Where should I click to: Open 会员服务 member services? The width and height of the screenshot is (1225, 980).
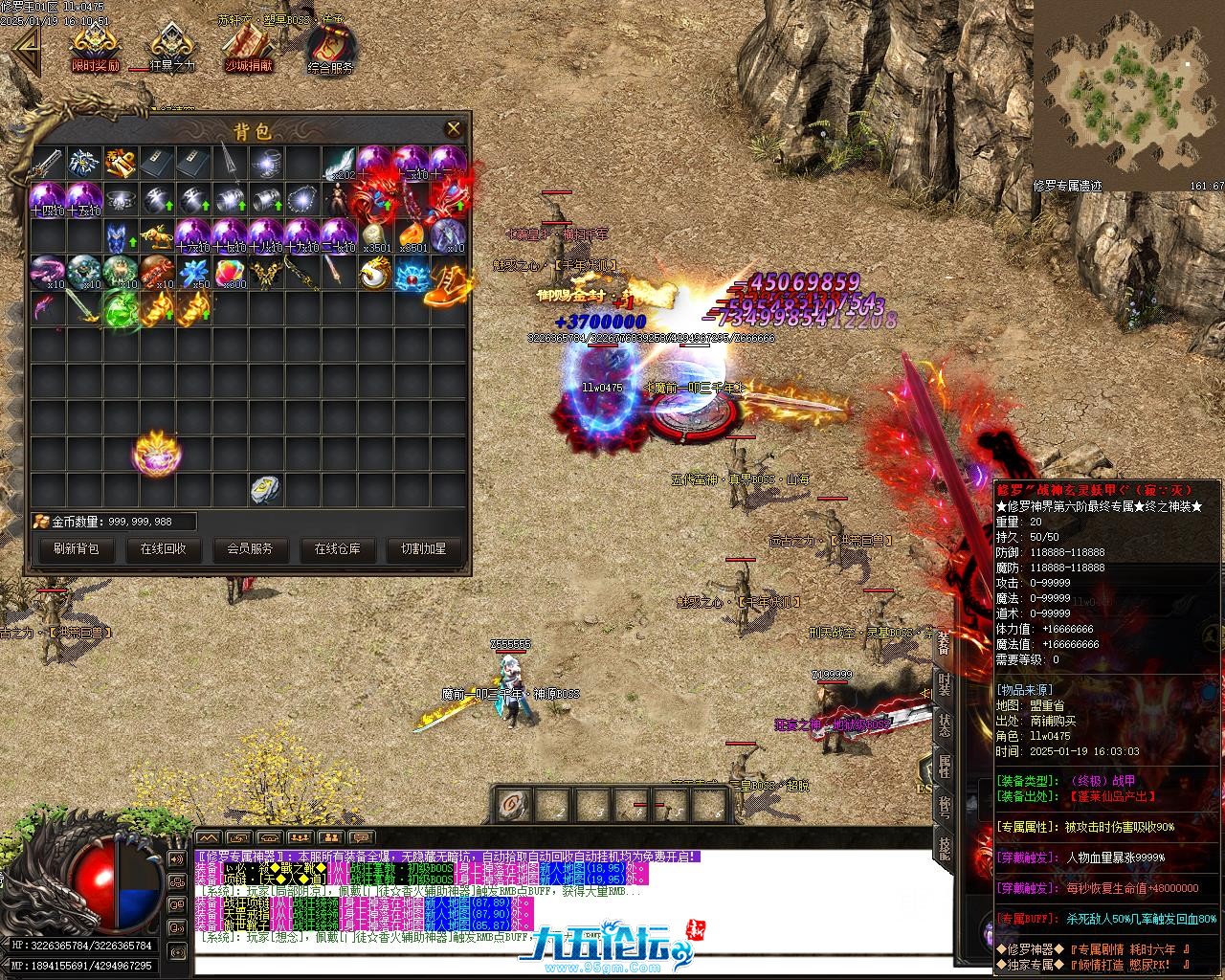pos(250,549)
